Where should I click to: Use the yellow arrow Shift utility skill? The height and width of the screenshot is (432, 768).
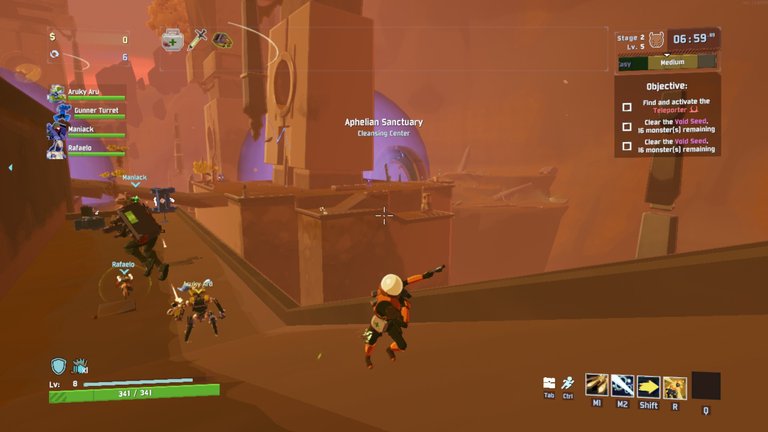[648, 386]
